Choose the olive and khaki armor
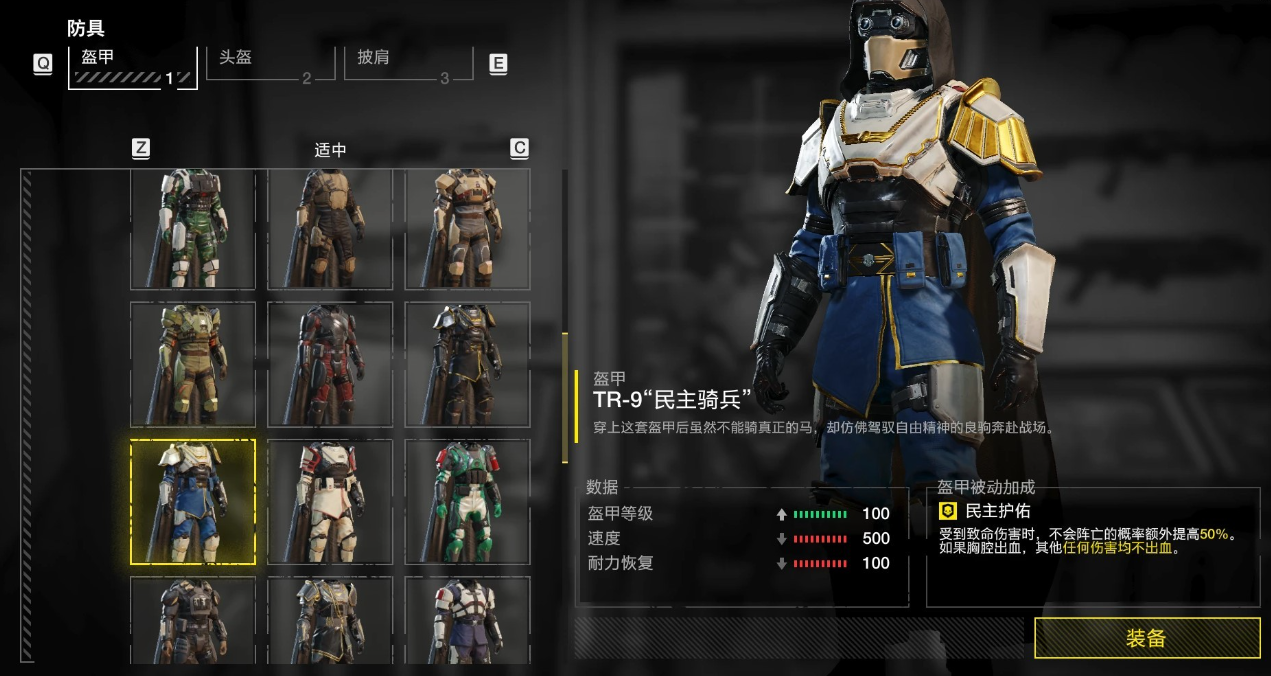This screenshot has width=1271, height=676. (193, 365)
